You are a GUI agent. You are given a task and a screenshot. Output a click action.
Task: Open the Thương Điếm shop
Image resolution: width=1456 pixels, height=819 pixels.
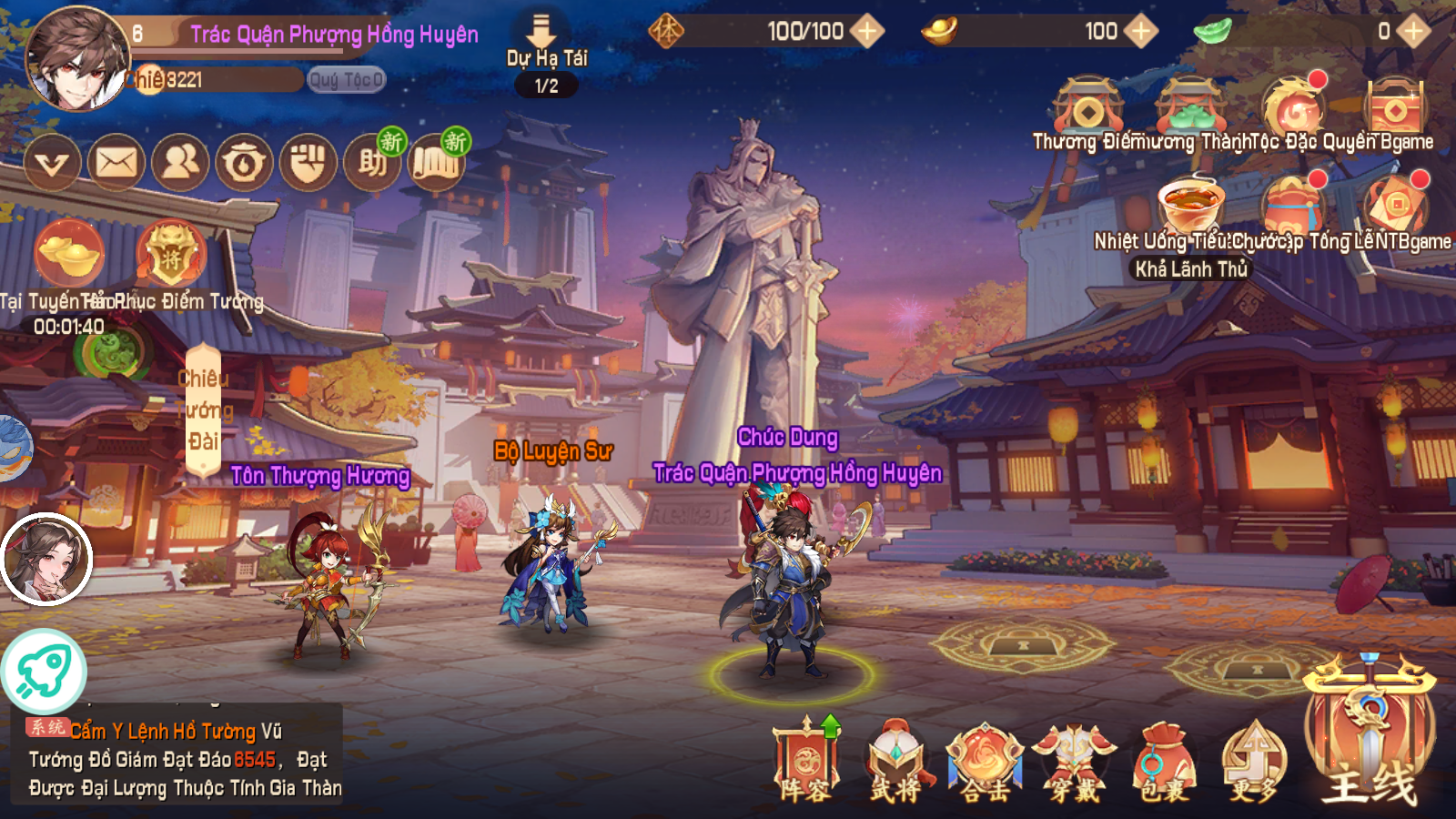point(1087,111)
